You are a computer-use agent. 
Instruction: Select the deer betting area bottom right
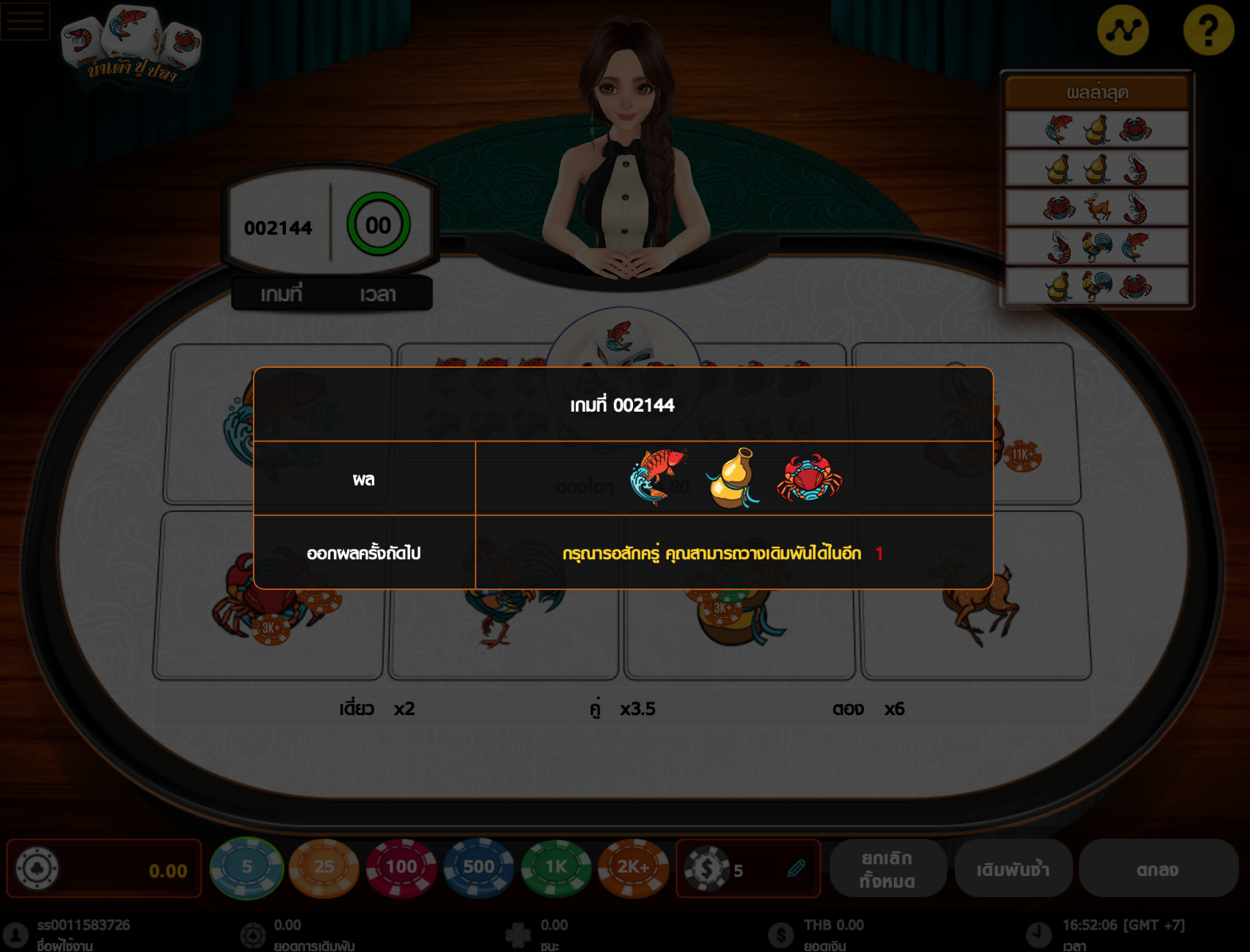click(x=980, y=607)
